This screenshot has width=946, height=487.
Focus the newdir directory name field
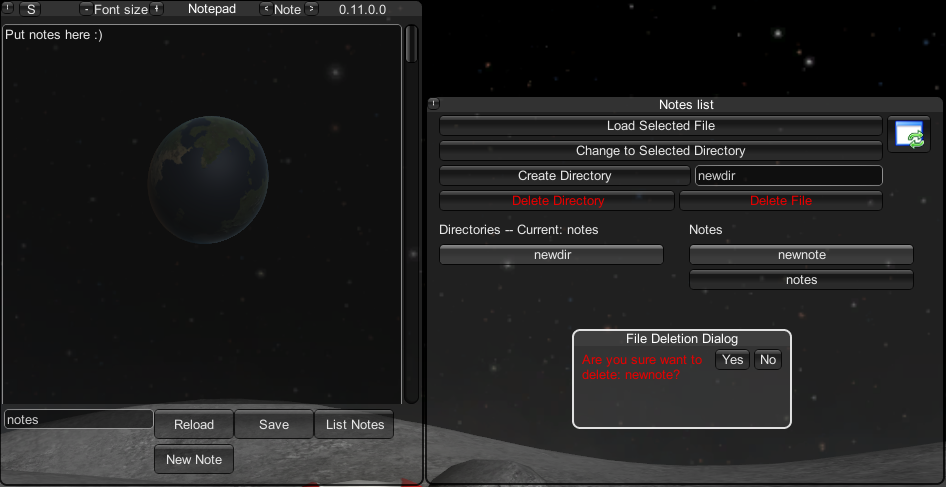788,176
